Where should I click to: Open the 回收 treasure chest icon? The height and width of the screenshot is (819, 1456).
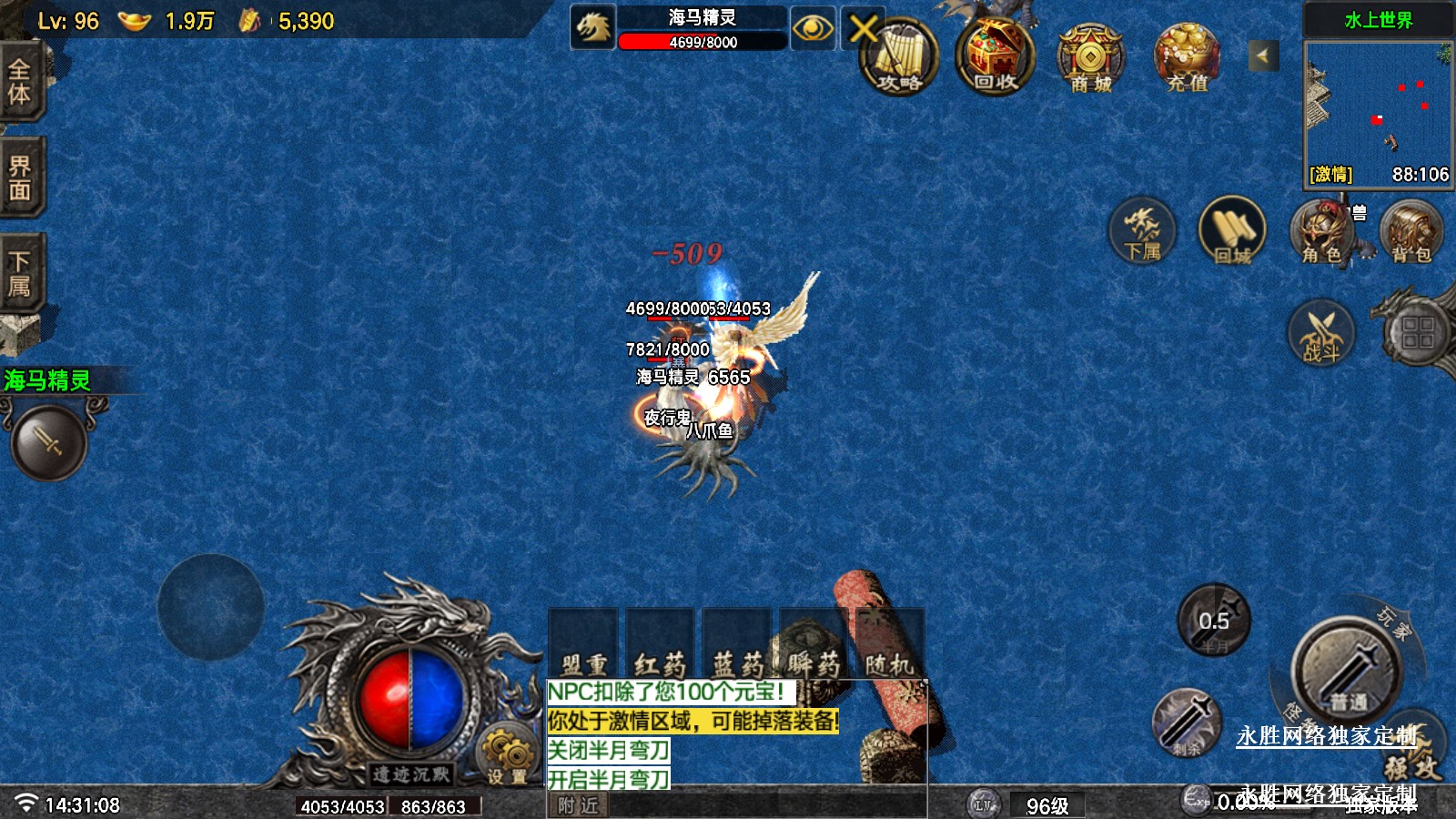(995, 56)
